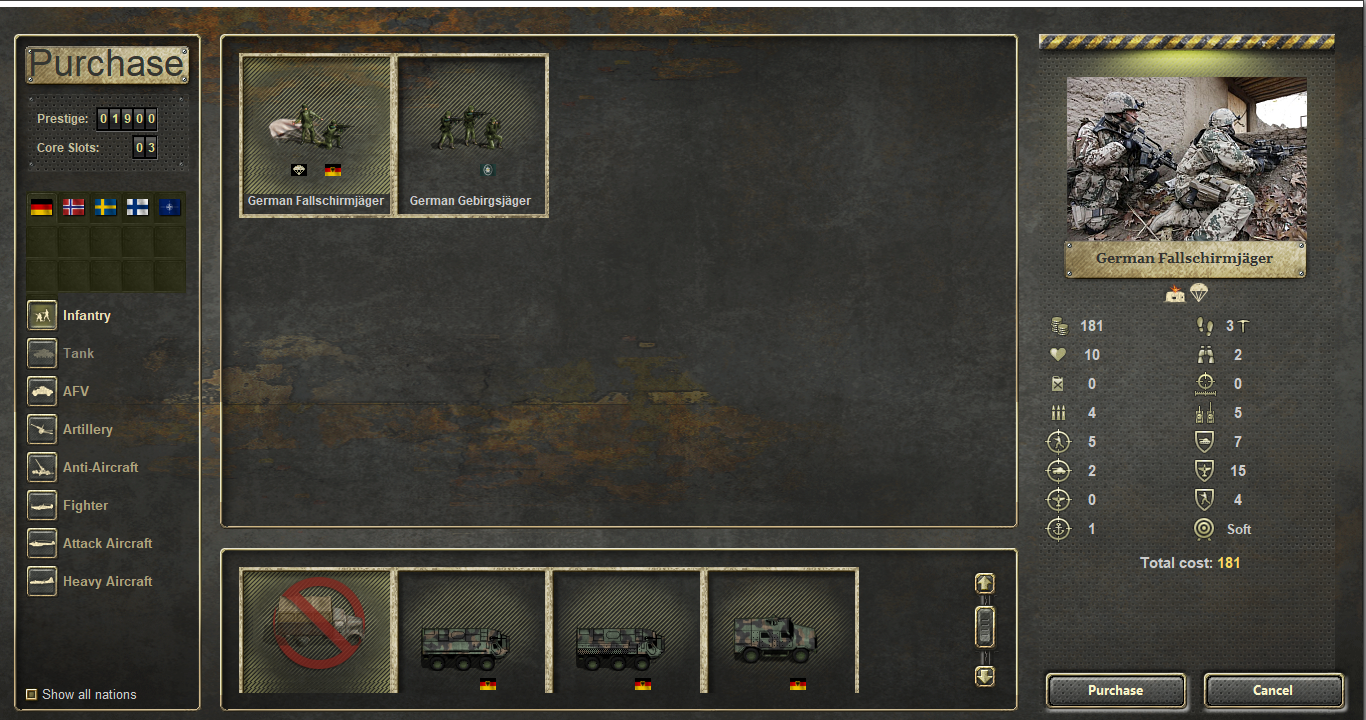Select the NATO flag filter
This screenshot has width=1366, height=720.
171,208
